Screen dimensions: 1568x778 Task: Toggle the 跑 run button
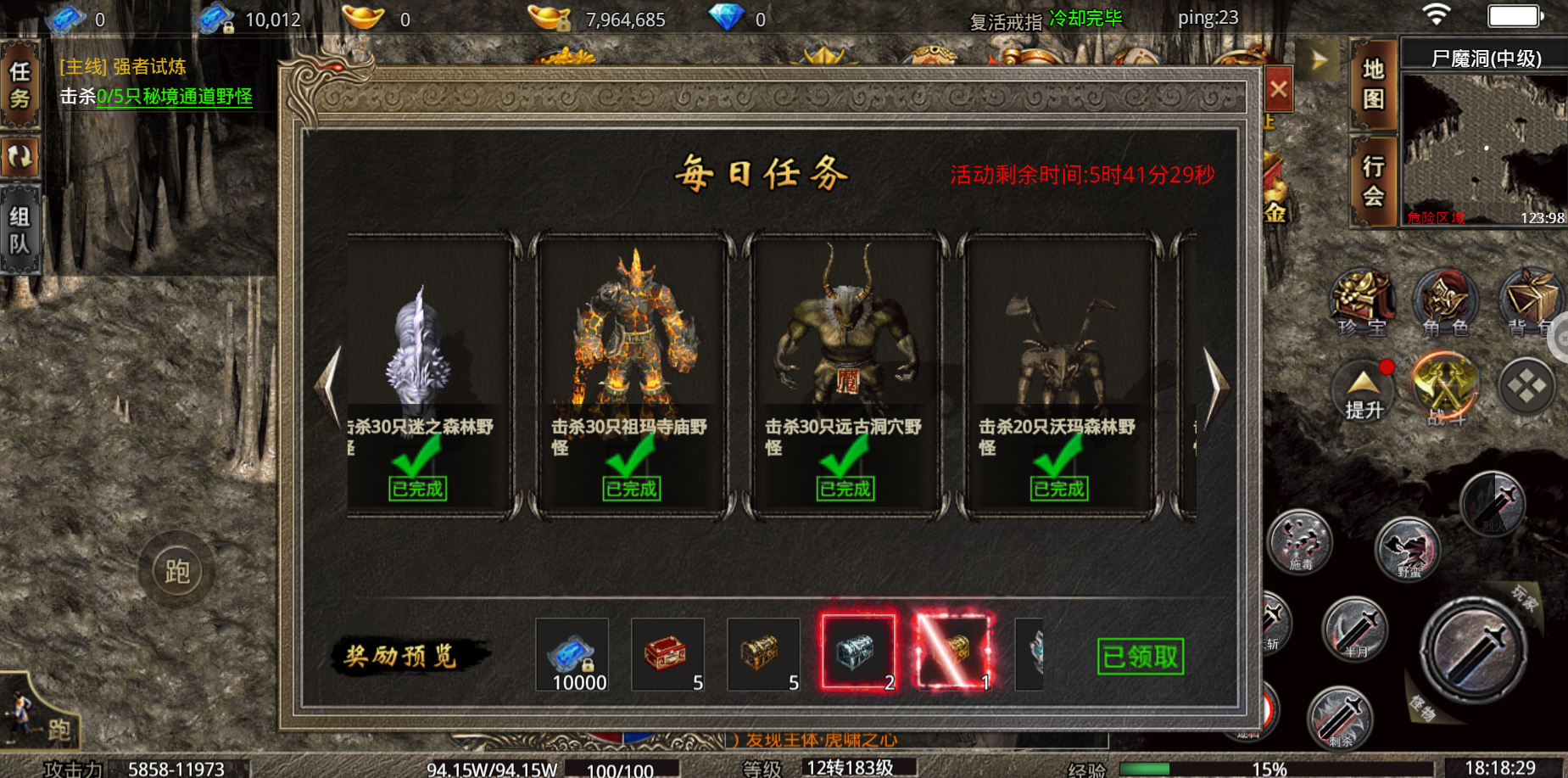tap(177, 572)
